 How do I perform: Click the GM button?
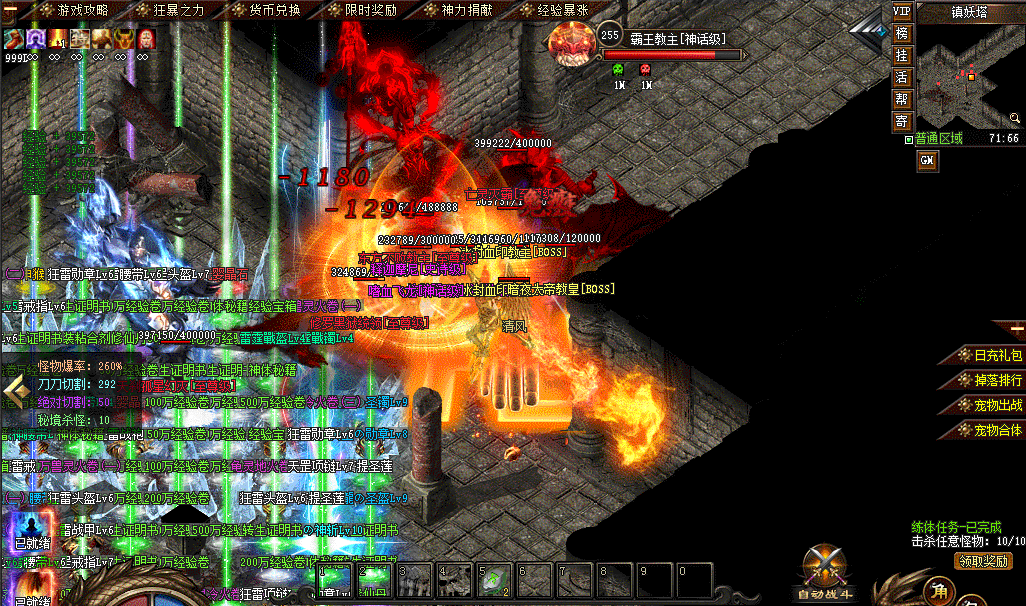pyautogui.click(x=927, y=160)
